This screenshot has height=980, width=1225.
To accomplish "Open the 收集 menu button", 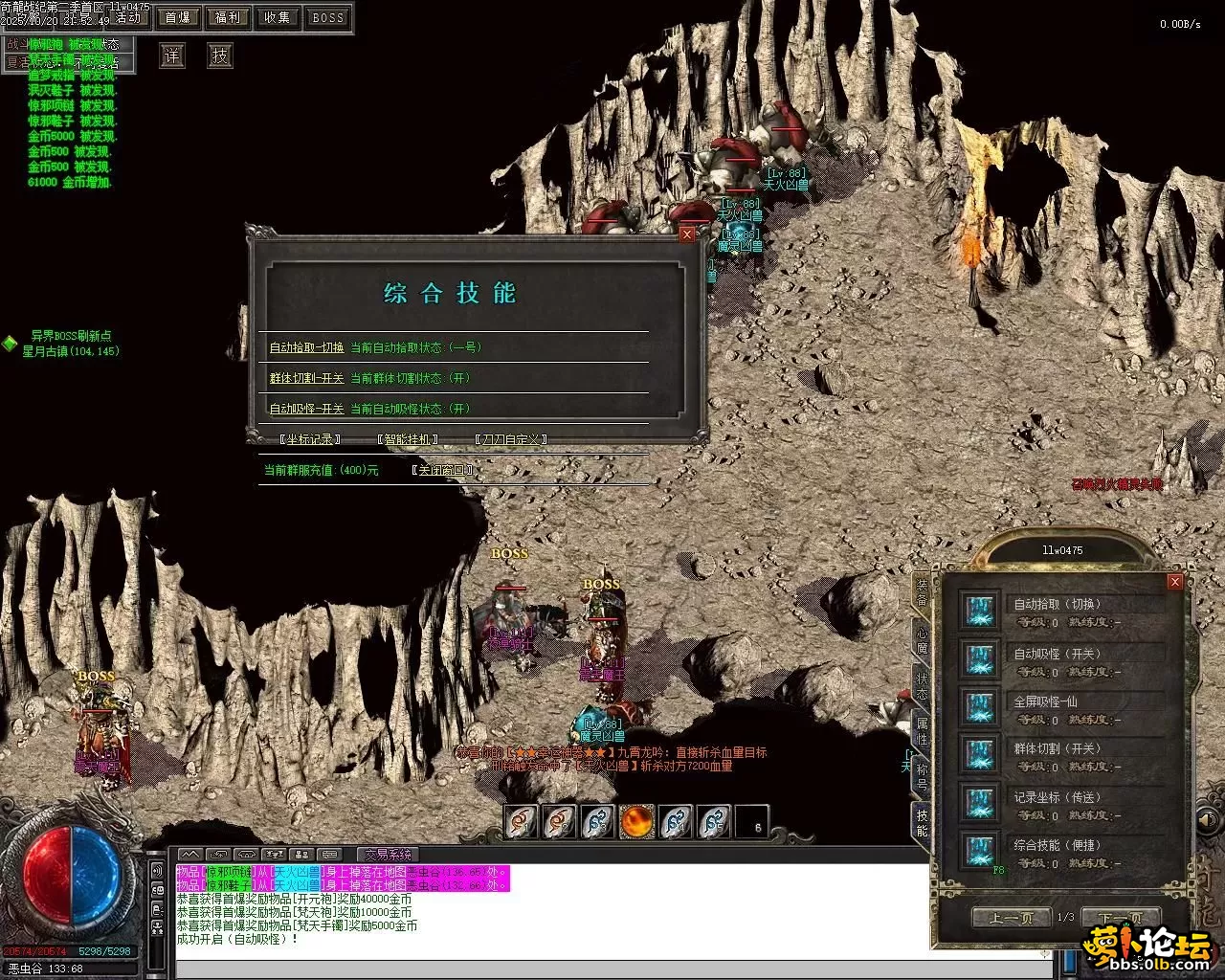I will click(278, 17).
